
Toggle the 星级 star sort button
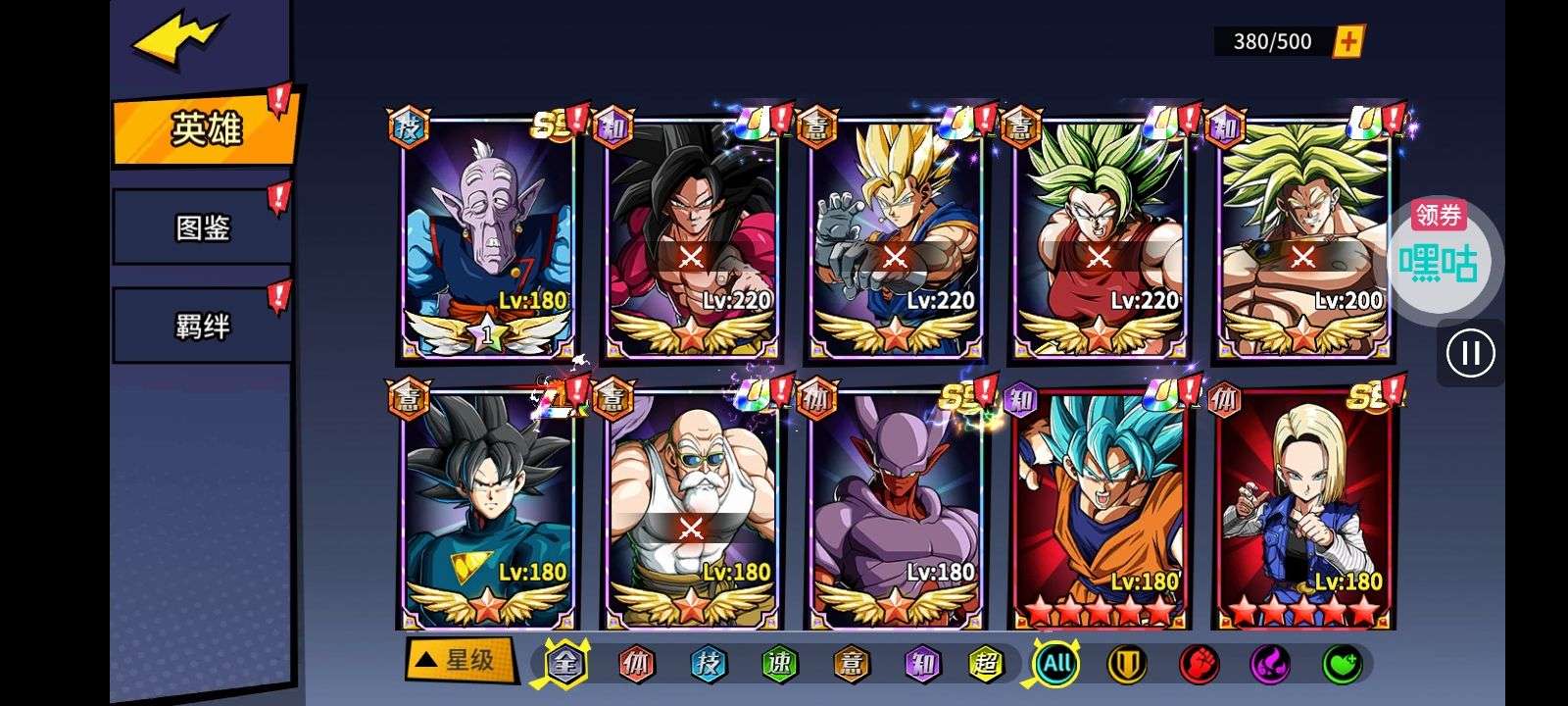(x=459, y=660)
